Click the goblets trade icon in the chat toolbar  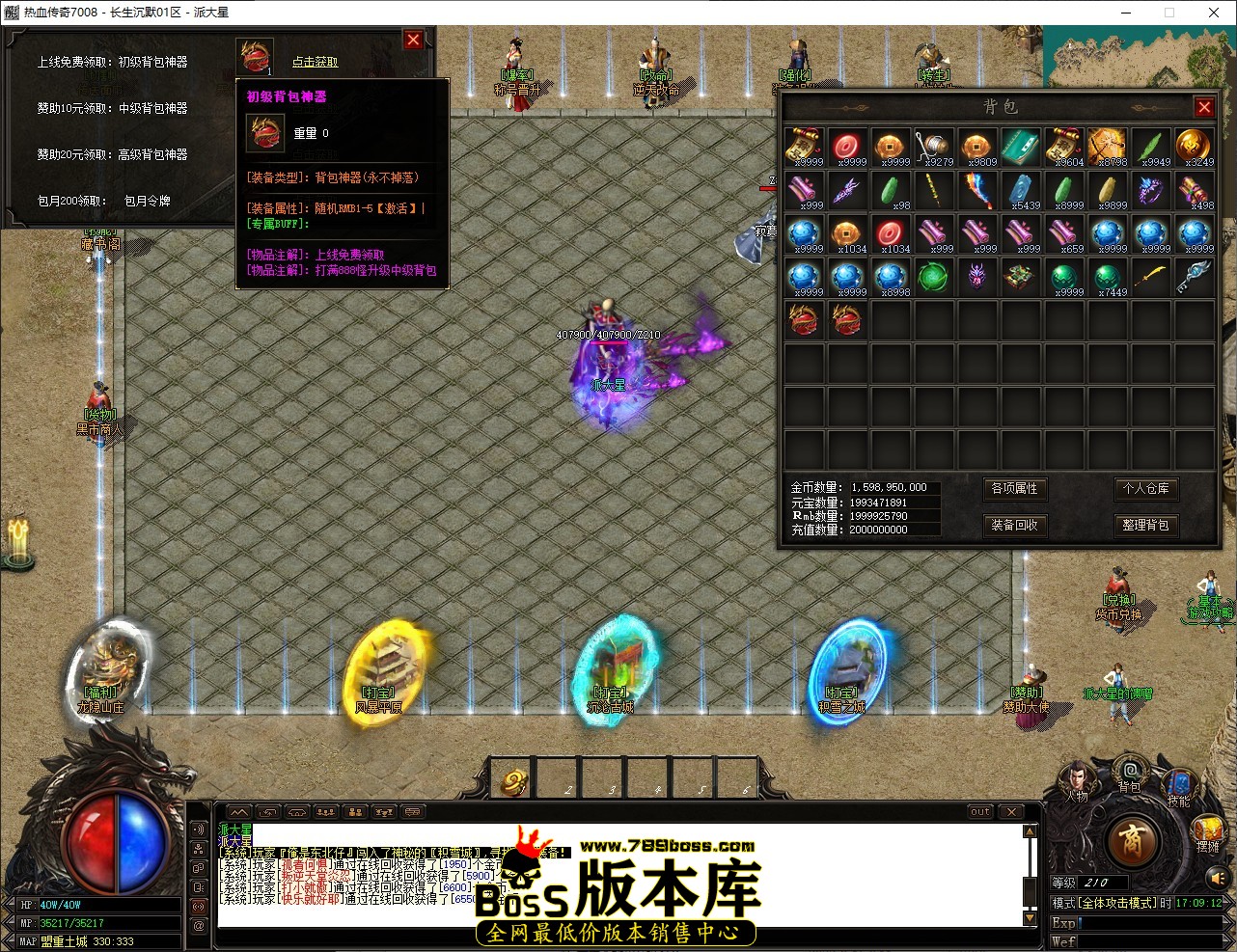pyautogui.click(x=383, y=811)
